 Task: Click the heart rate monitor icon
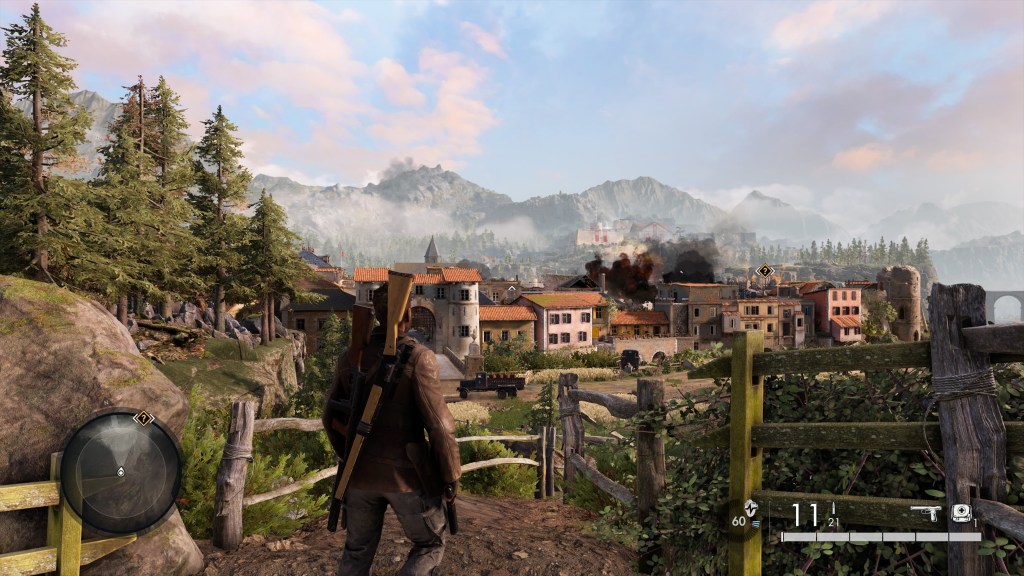click(x=751, y=507)
